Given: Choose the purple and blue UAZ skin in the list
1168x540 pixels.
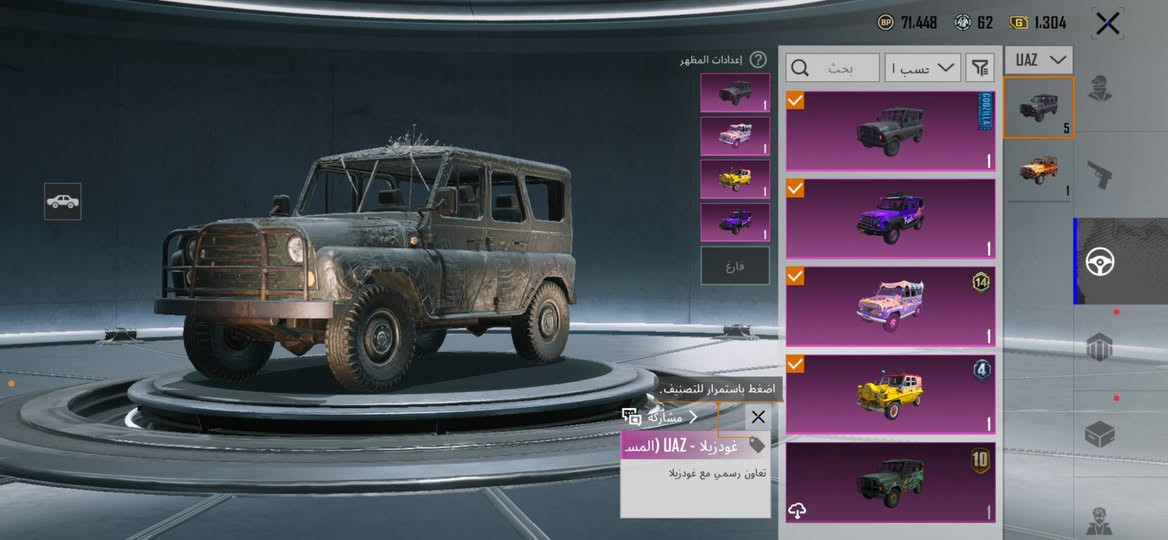Looking at the screenshot, I should pos(890,219).
